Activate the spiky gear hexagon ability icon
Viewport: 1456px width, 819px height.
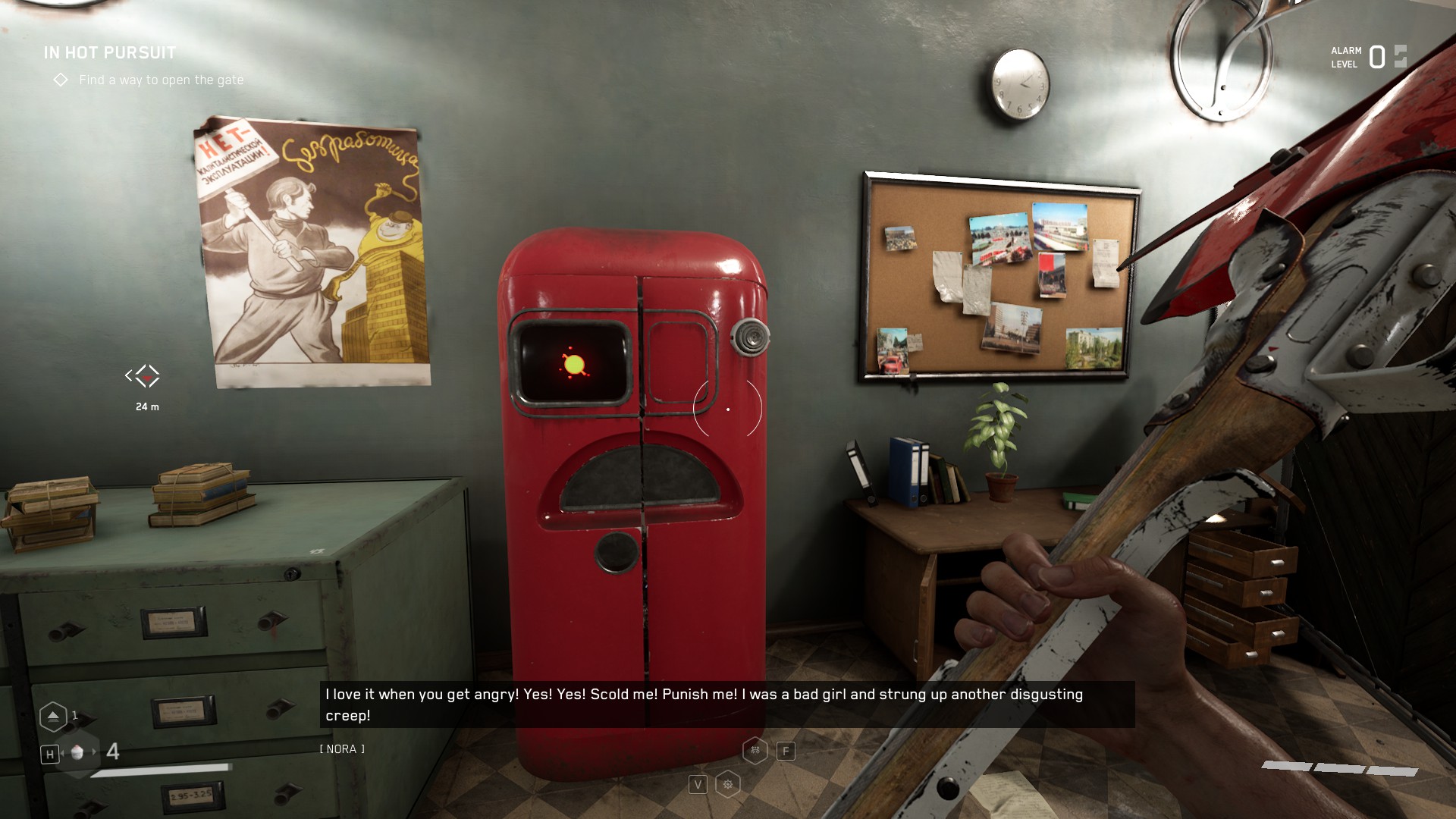coord(727,784)
